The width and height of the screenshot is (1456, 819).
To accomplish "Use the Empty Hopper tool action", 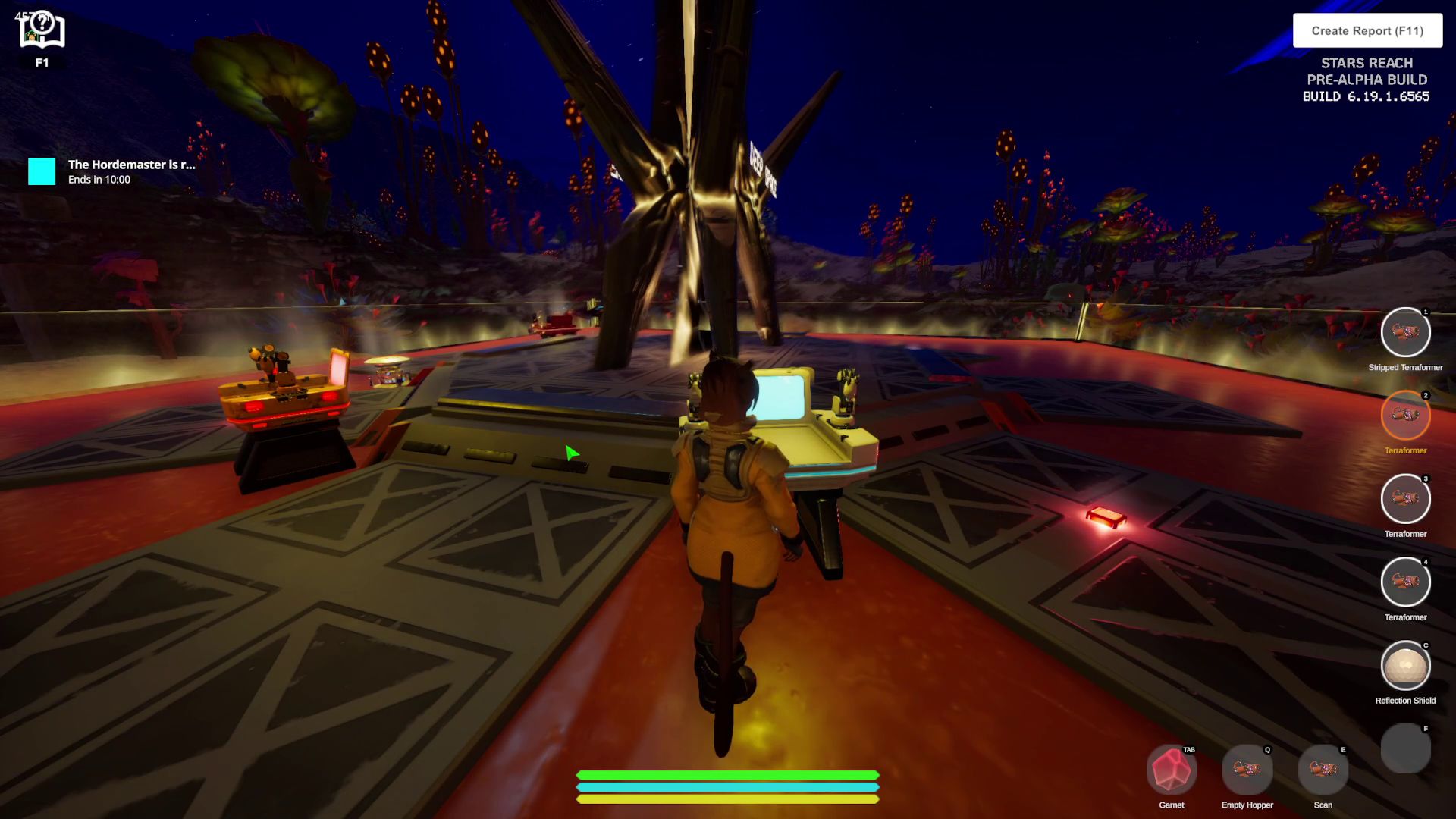I will click(1247, 770).
